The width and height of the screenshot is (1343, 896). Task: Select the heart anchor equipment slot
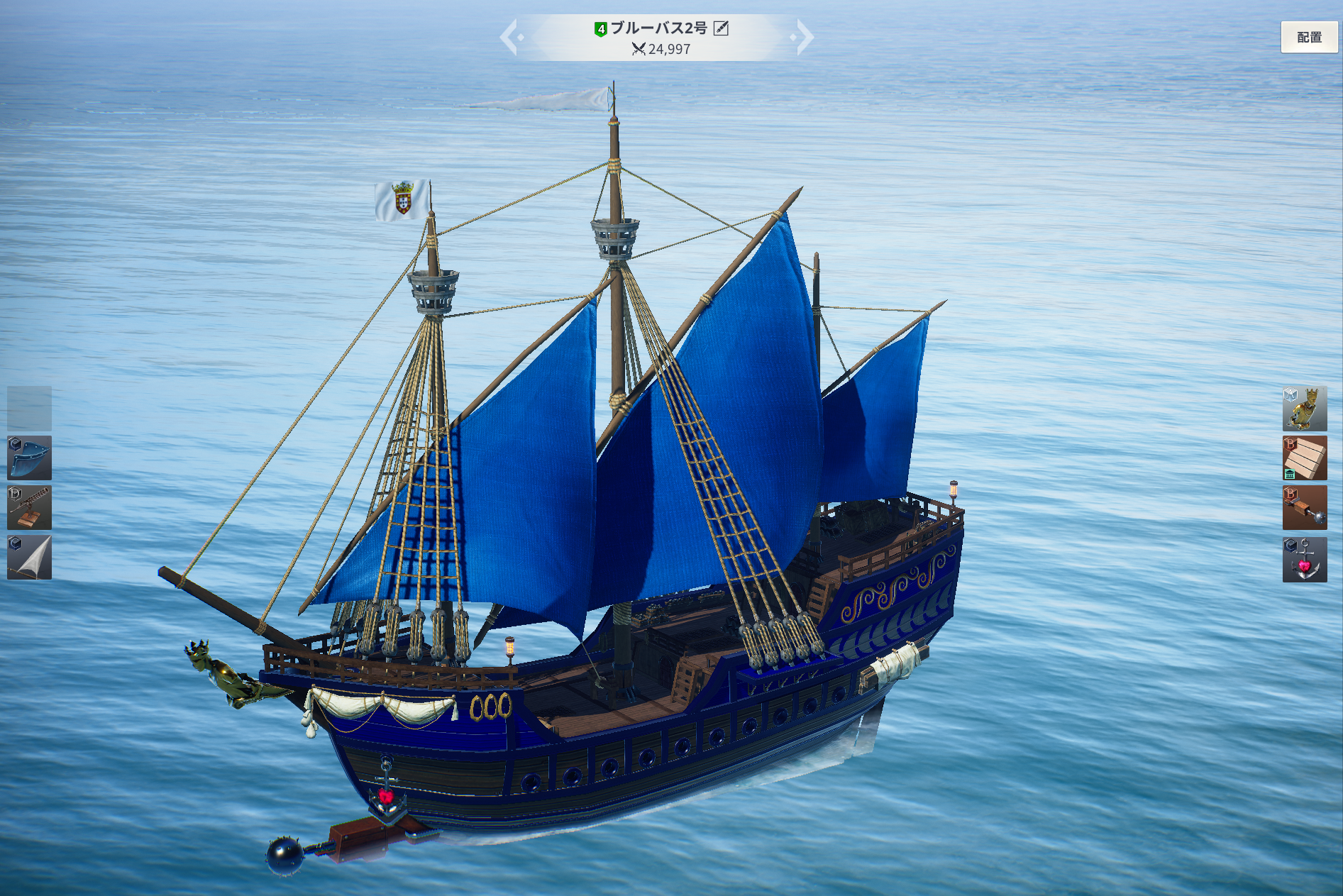[x=1304, y=559]
